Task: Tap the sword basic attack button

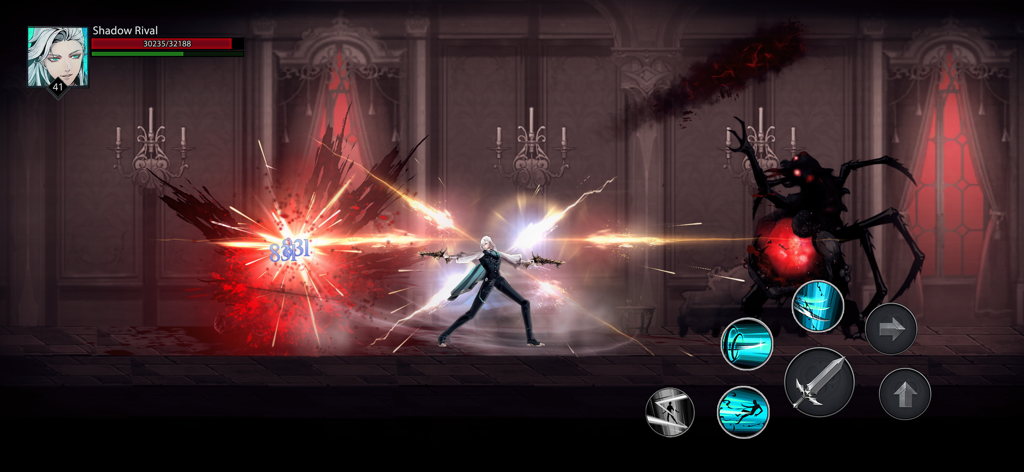Action: (x=819, y=383)
